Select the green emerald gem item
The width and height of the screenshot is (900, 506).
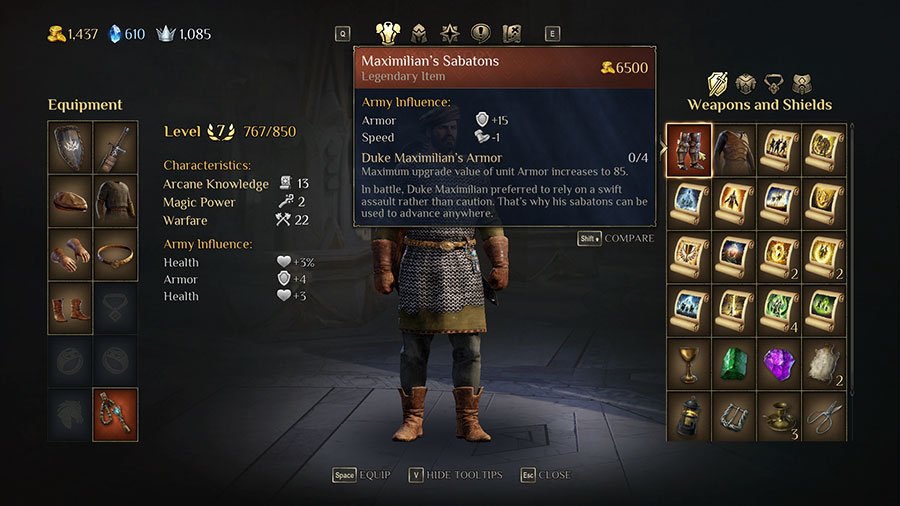[733, 364]
